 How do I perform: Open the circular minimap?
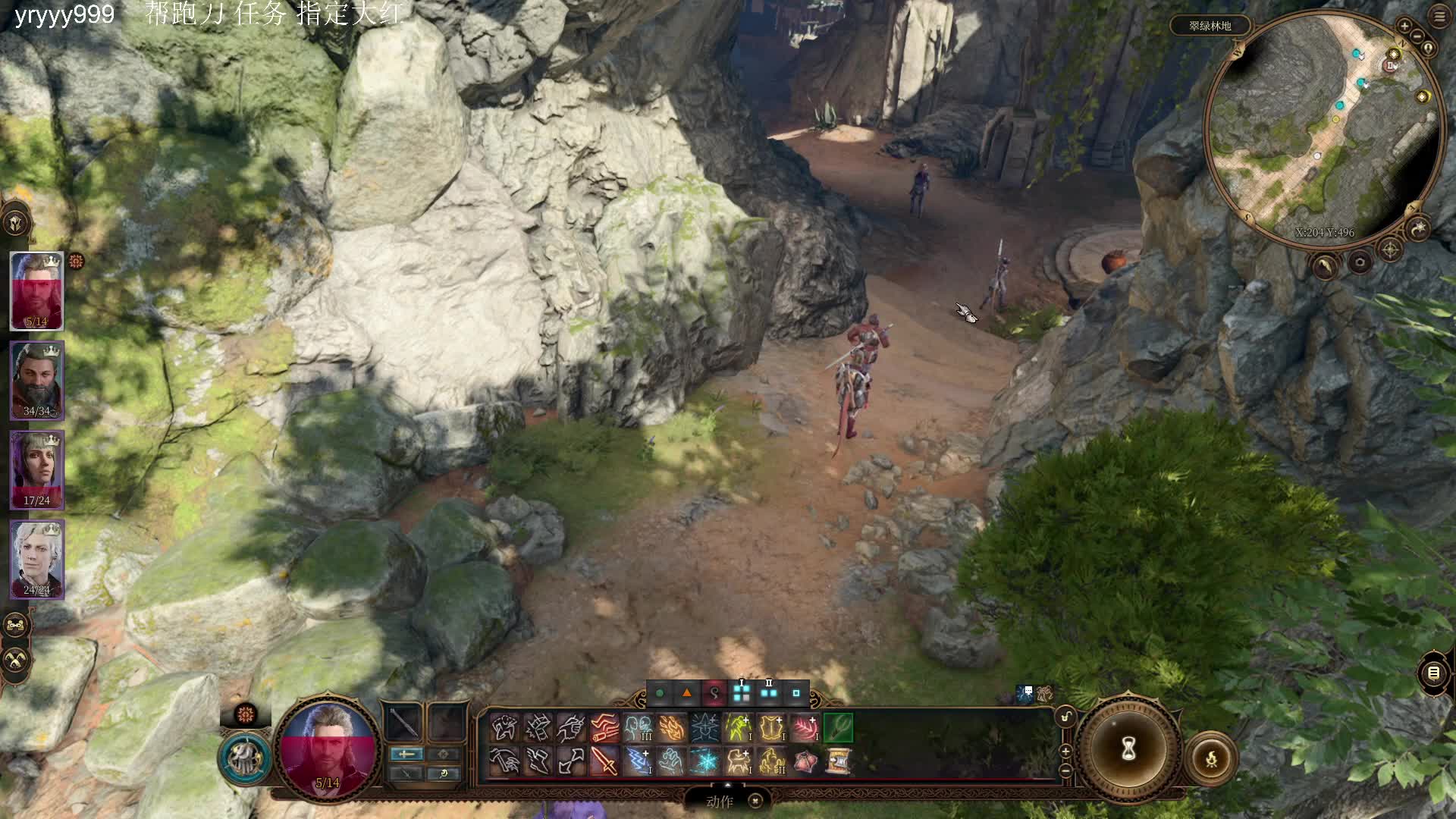[1323, 129]
